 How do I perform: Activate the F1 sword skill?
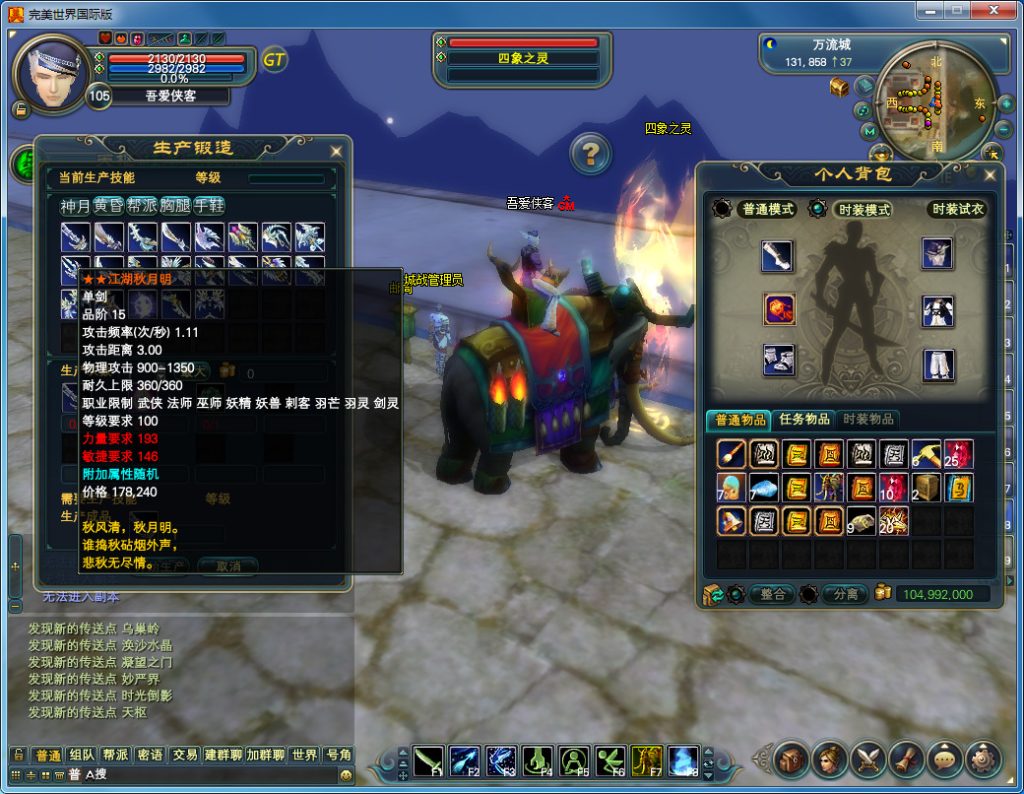click(429, 762)
